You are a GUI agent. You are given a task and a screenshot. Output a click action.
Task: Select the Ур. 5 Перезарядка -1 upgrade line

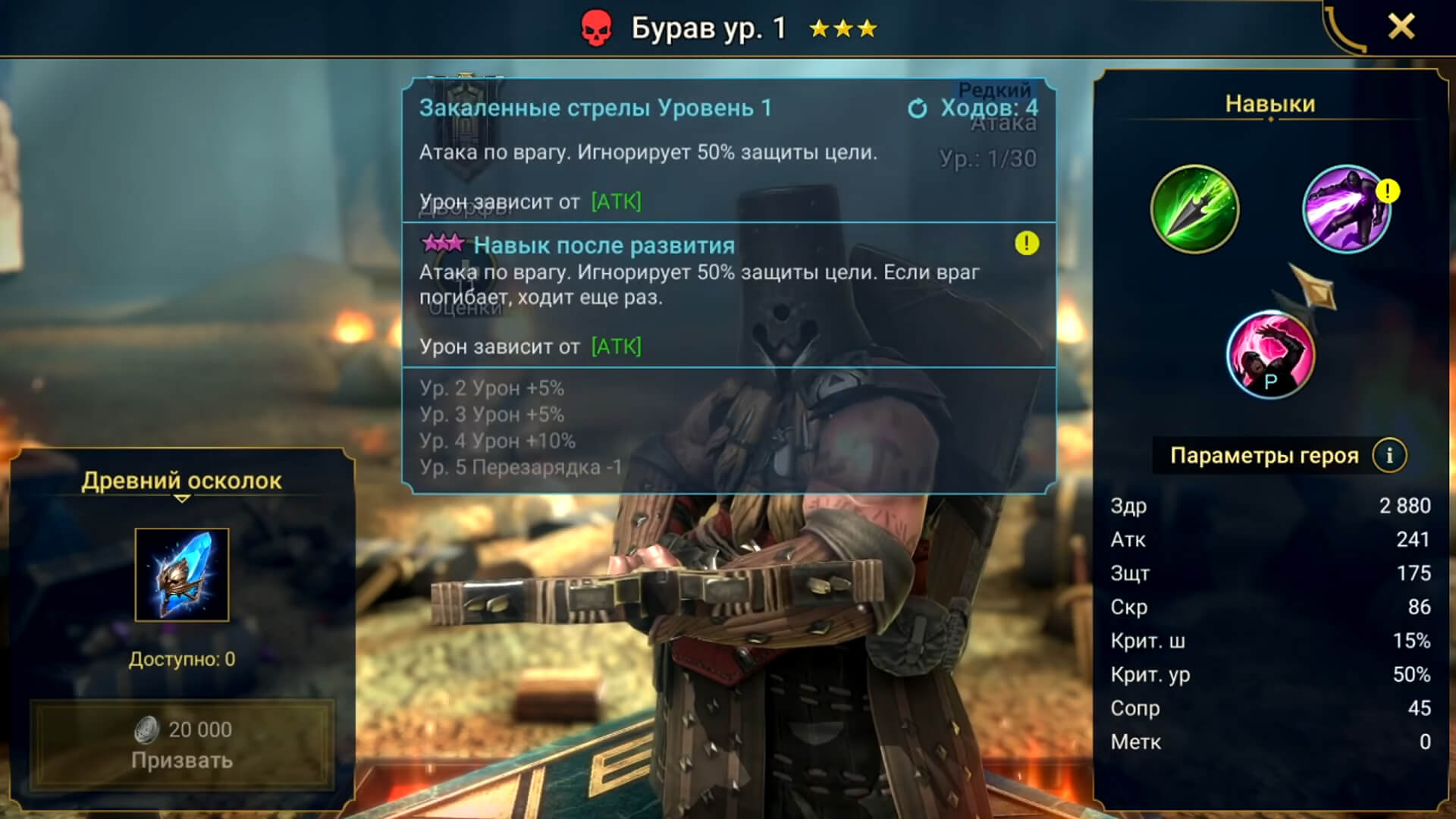pos(522,466)
